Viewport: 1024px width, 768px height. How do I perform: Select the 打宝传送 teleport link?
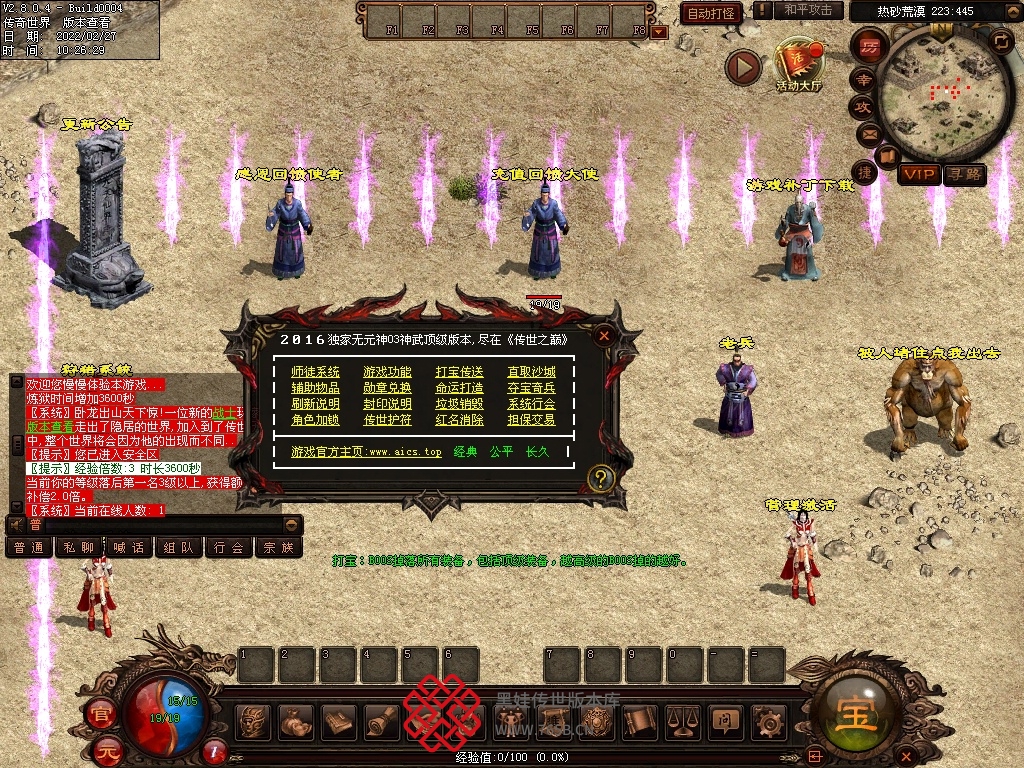click(x=459, y=372)
